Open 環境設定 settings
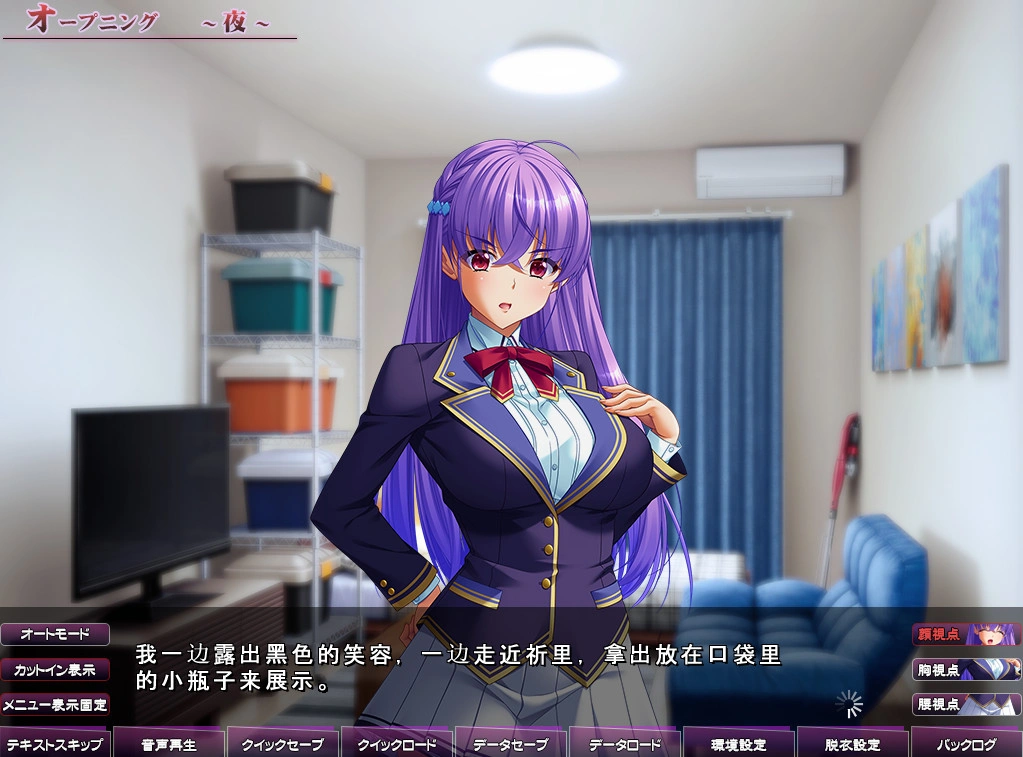1023x757 pixels. point(739,744)
